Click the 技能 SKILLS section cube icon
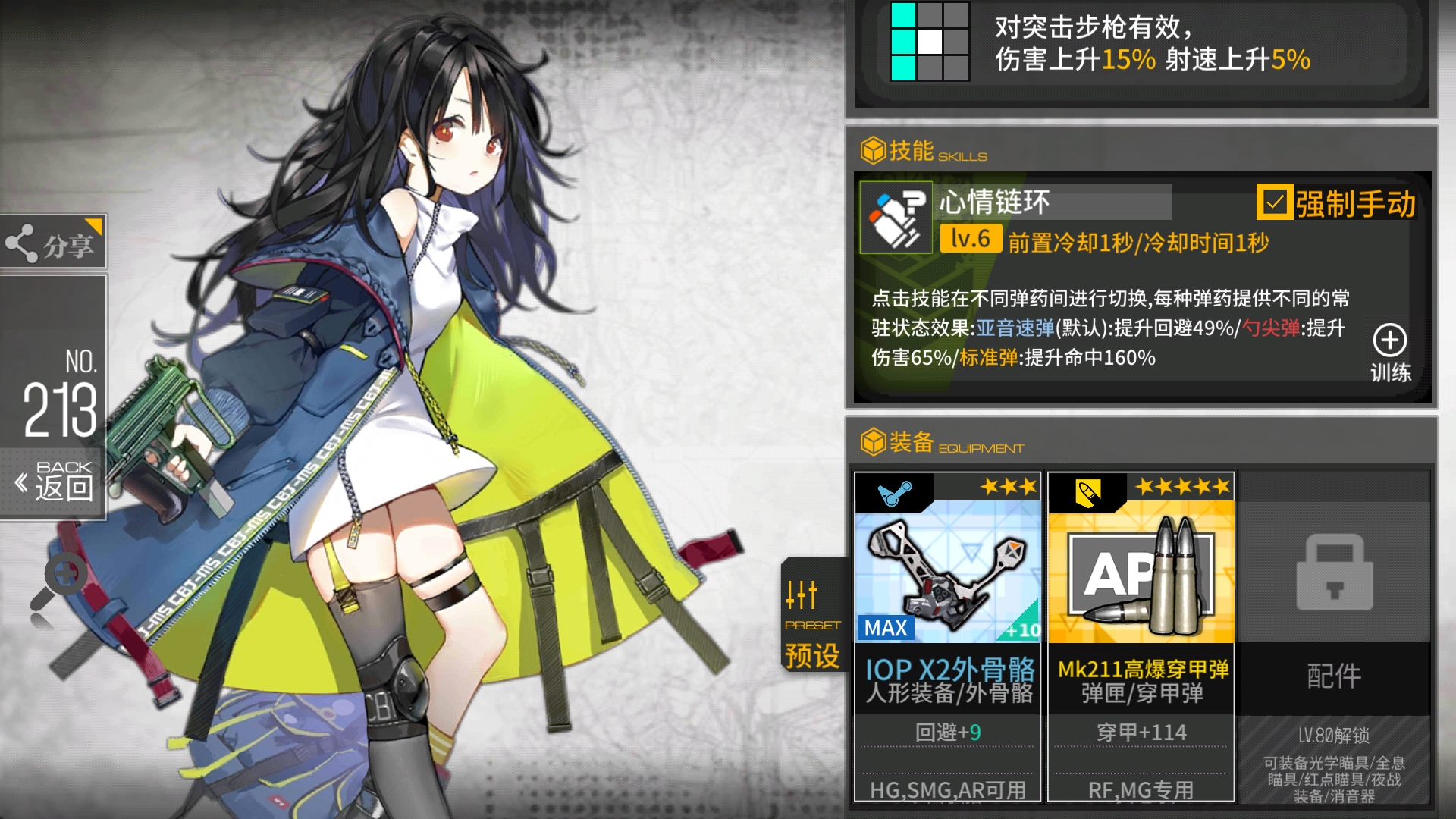 click(x=872, y=150)
